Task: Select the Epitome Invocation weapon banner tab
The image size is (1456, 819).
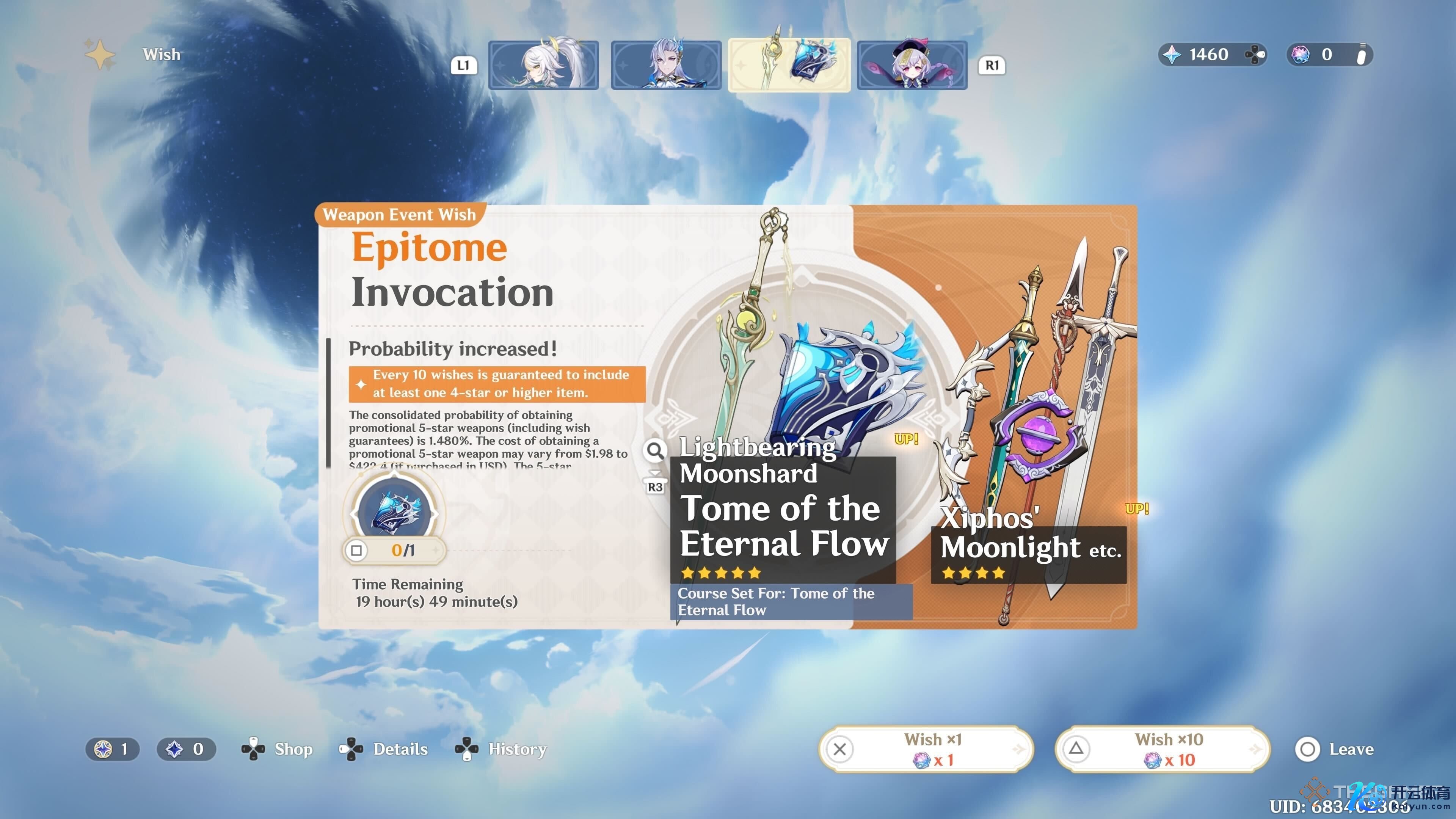Action: click(789, 65)
